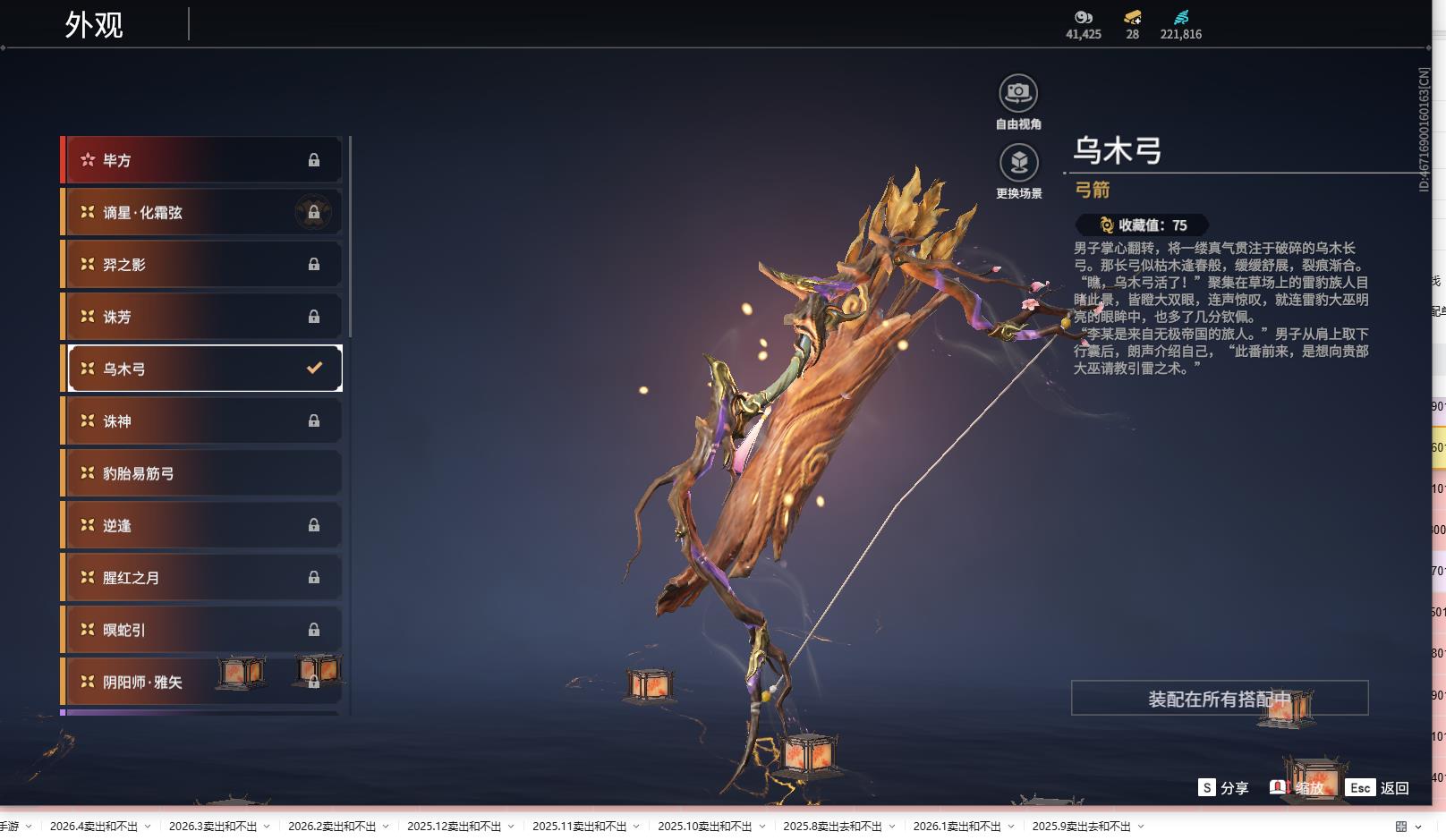The image size is (1446, 840).
Task: Choose the 诛神 bow appearance
Action: pyautogui.click(x=201, y=421)
